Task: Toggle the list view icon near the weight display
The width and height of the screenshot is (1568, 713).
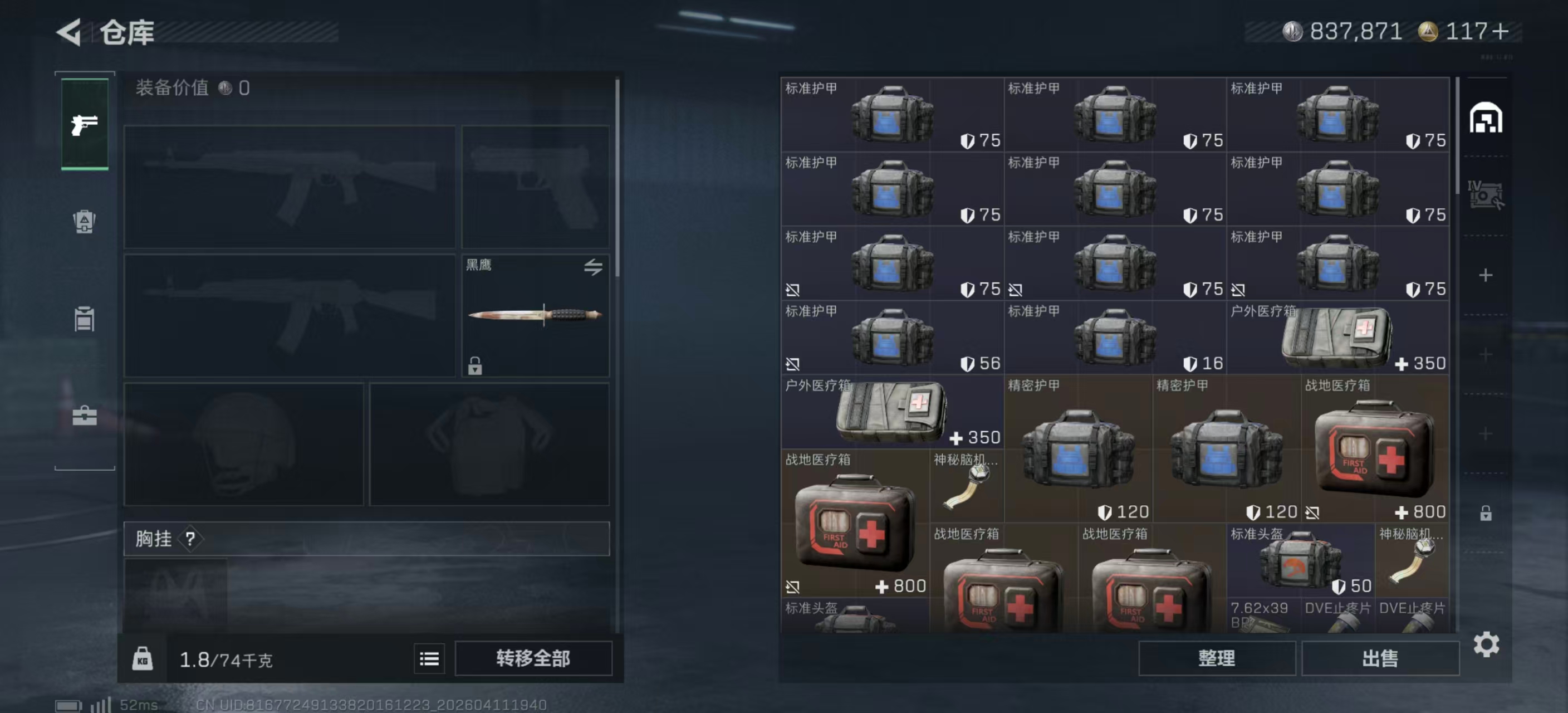Action: pyautogui.click(x=429, y=658)
